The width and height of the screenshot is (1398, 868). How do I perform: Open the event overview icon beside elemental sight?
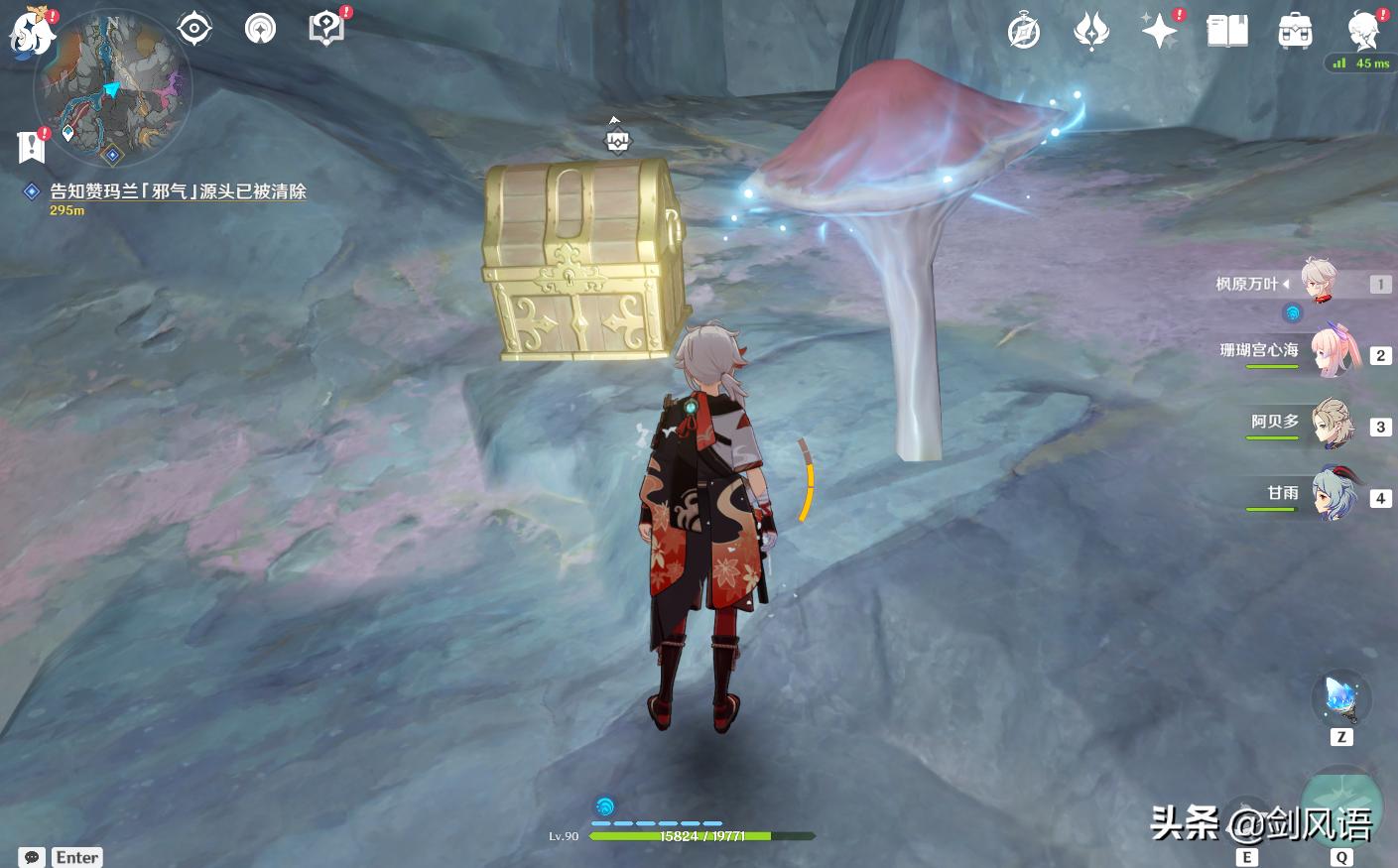pos(260,29)
